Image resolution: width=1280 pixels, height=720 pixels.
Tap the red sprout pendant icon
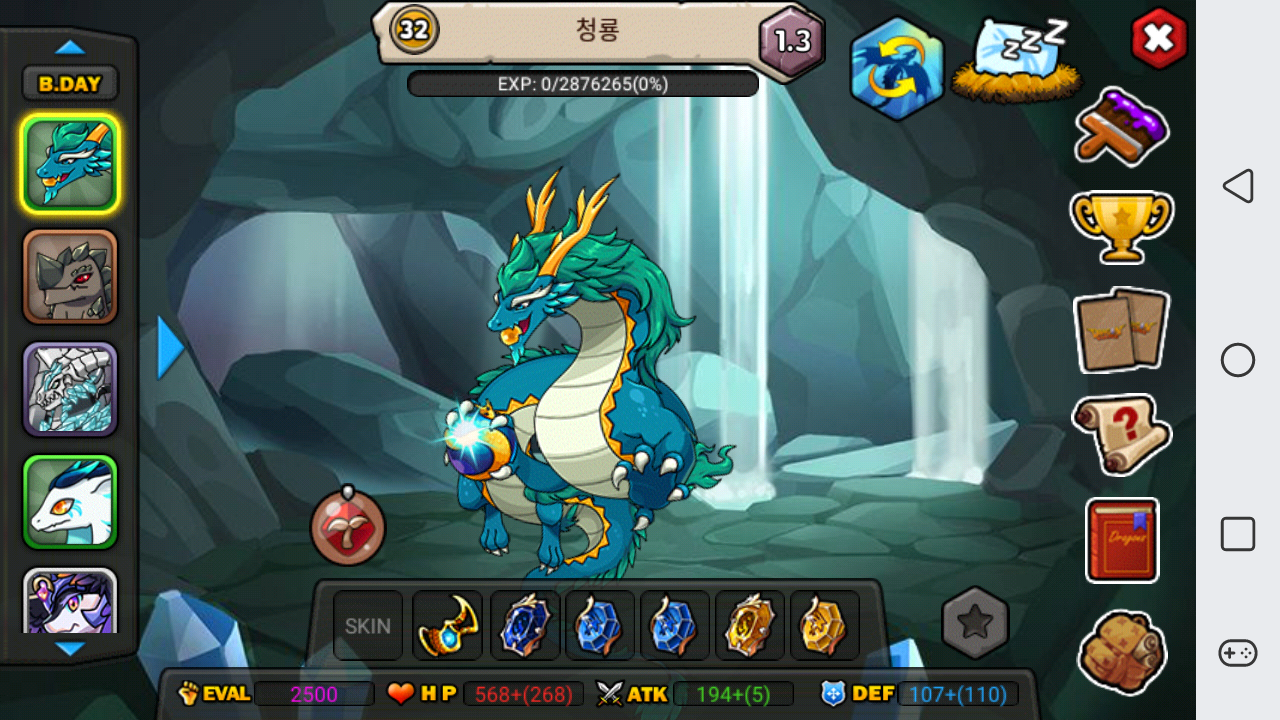tap(348, 526)
